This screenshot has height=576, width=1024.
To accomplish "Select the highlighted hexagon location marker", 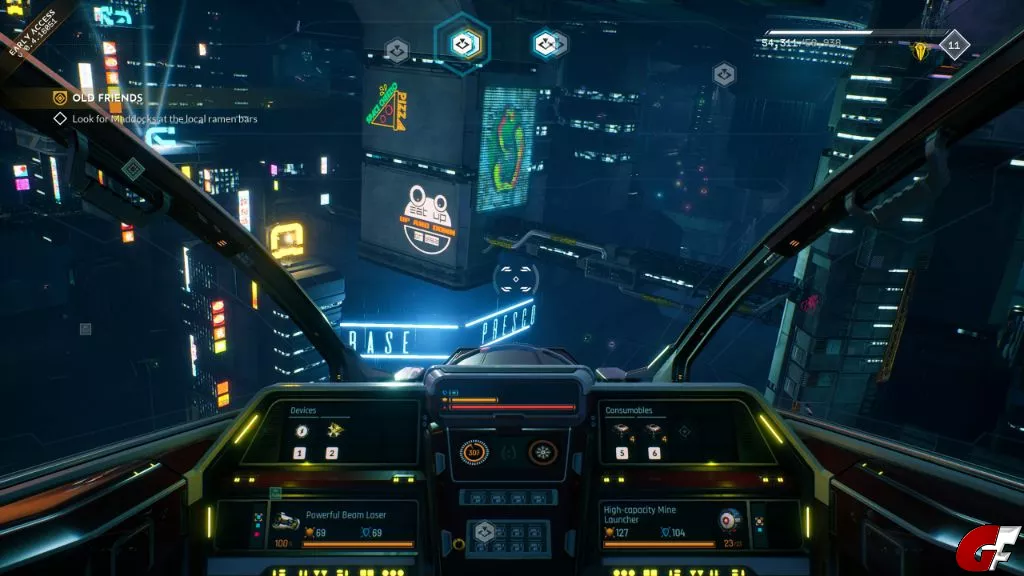I will click(461, 43).
